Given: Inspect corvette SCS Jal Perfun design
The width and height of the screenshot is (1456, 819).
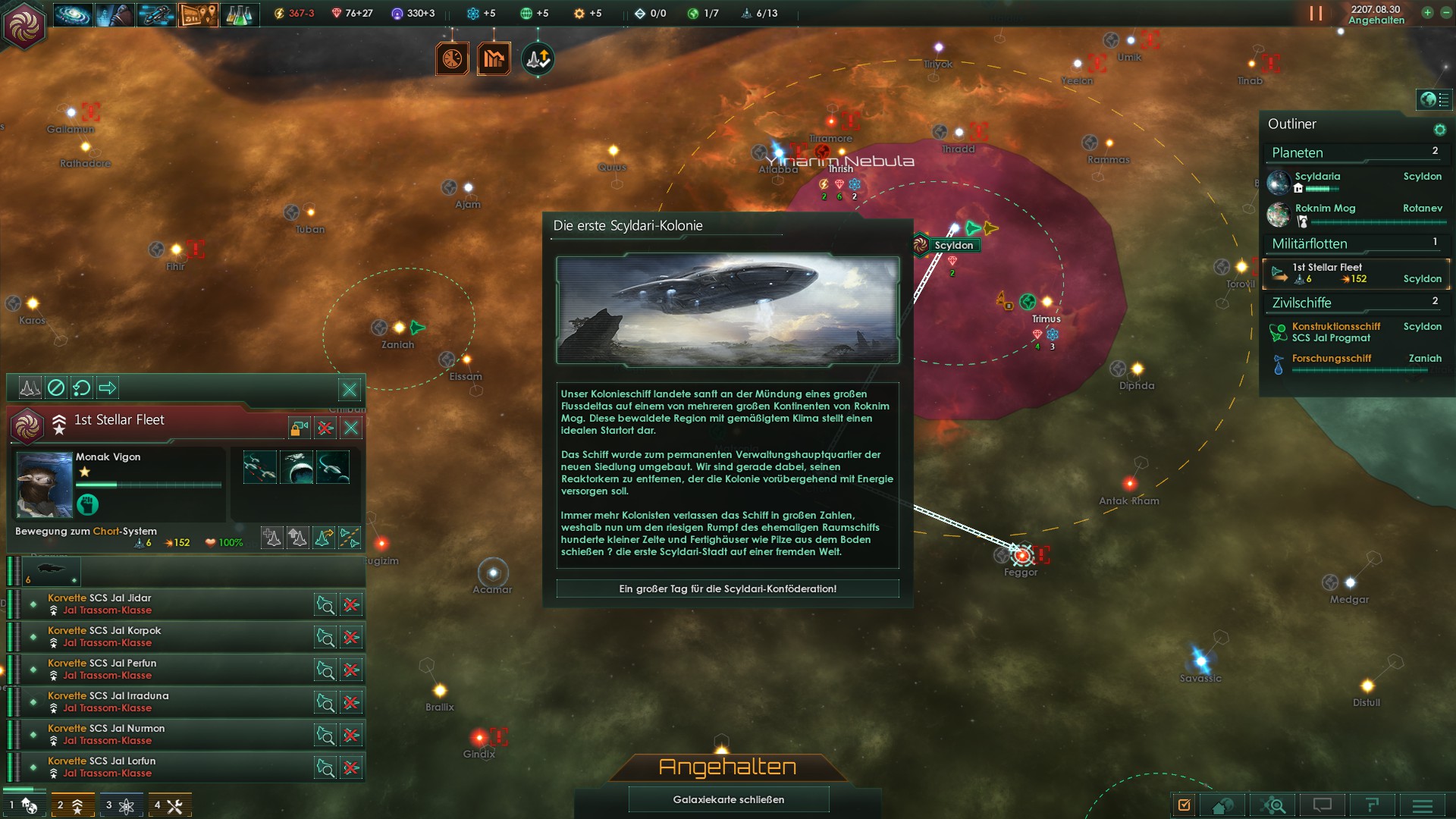Looking at the screenshot, I should 325,670.
